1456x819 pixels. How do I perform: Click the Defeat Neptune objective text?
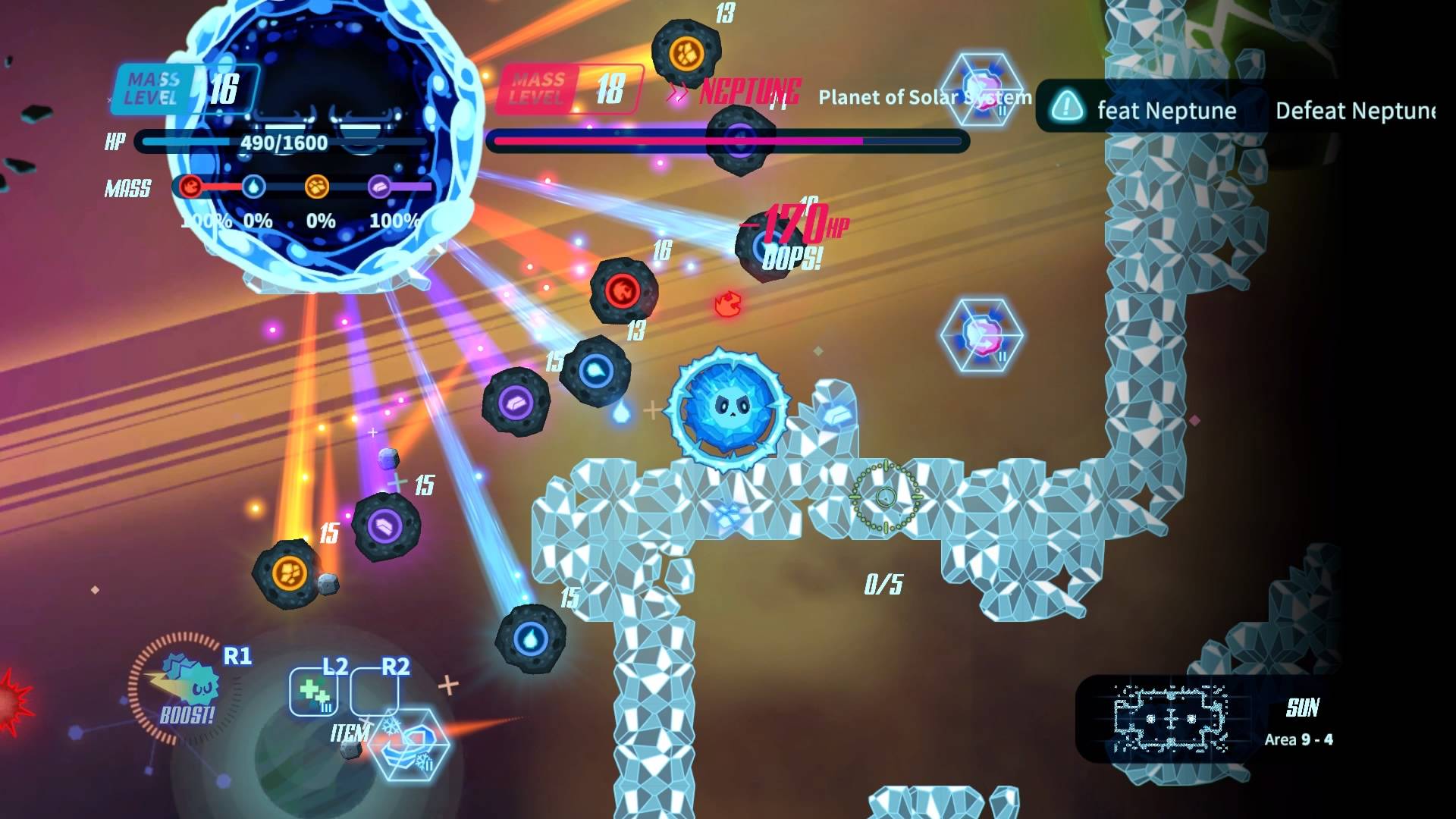click(1356, 111)
